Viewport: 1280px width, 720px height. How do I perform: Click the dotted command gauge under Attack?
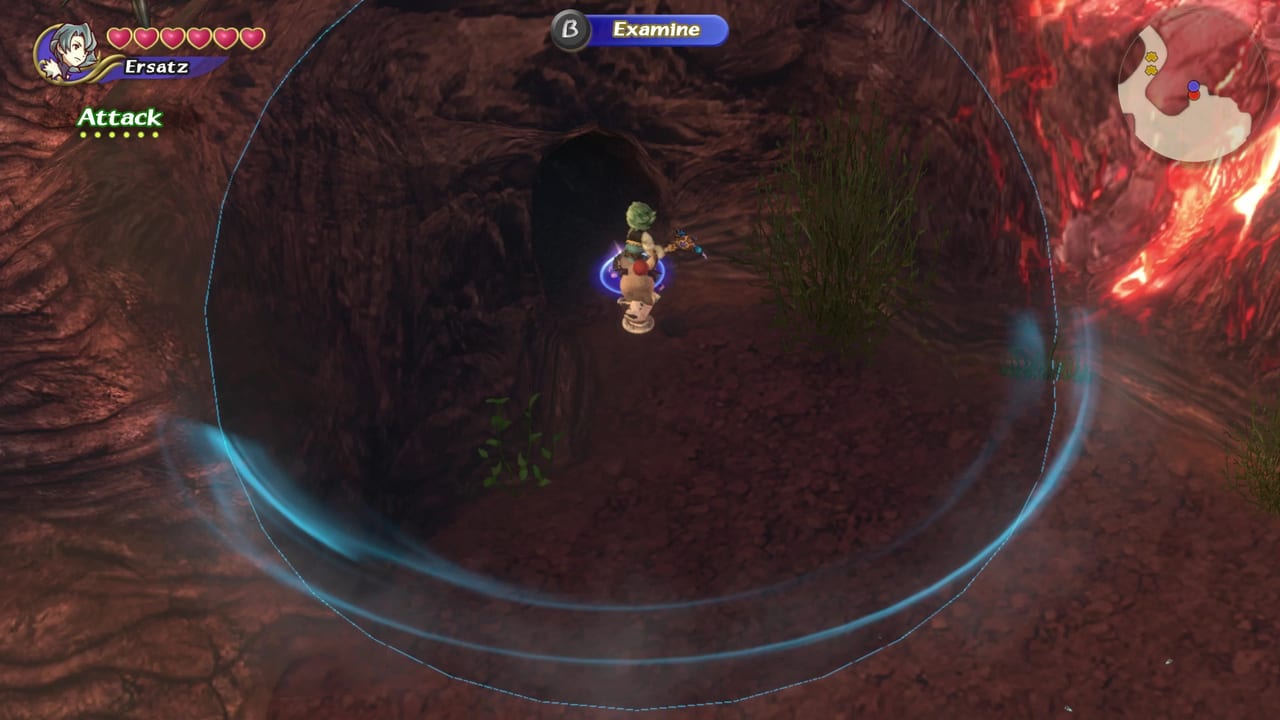tap(118, 133)
